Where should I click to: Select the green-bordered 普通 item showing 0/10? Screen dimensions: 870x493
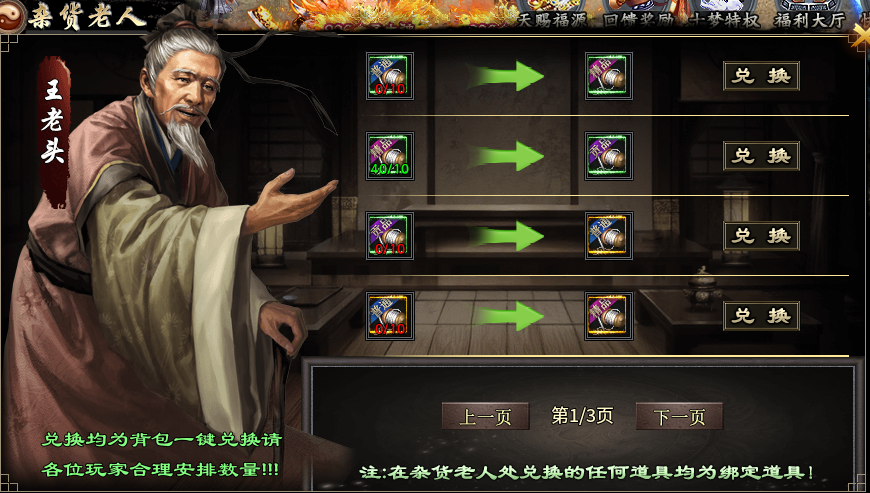390,76
